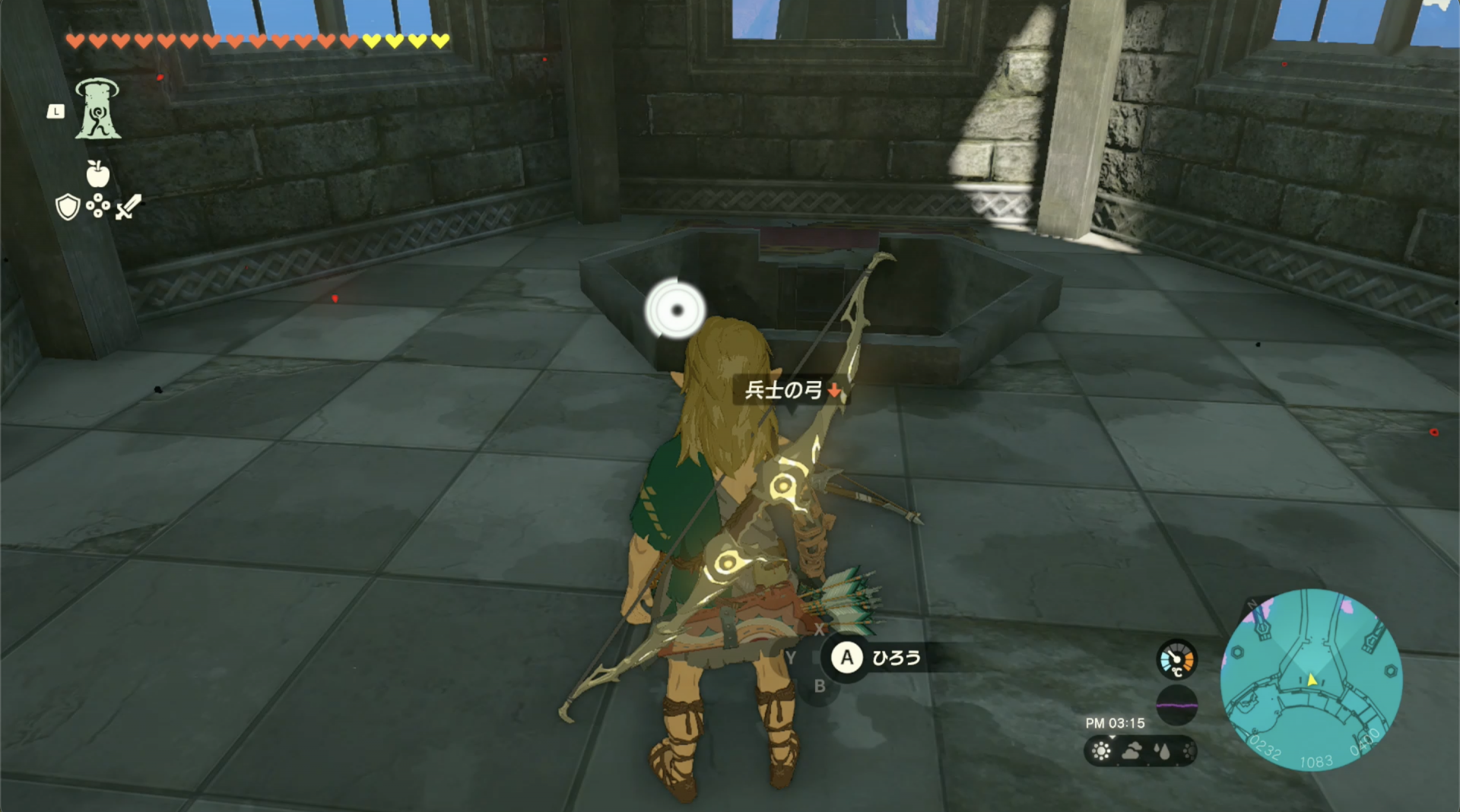The image size is (1460, 812).
Task: Select the Purah Pad ability icon
Action: coord(97,110)
